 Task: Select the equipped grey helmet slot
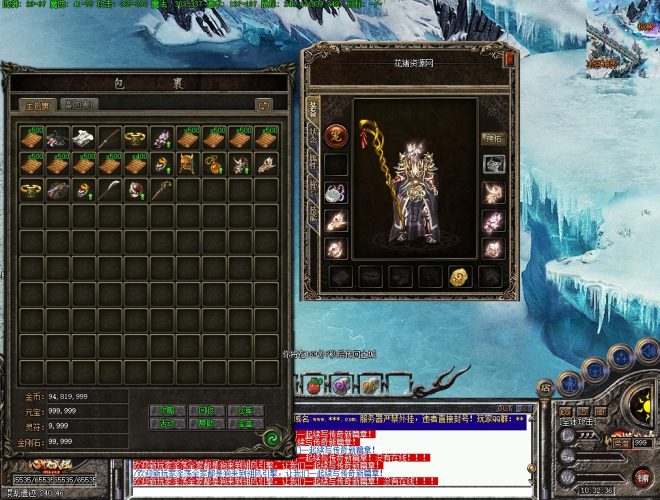pos(493,164)
